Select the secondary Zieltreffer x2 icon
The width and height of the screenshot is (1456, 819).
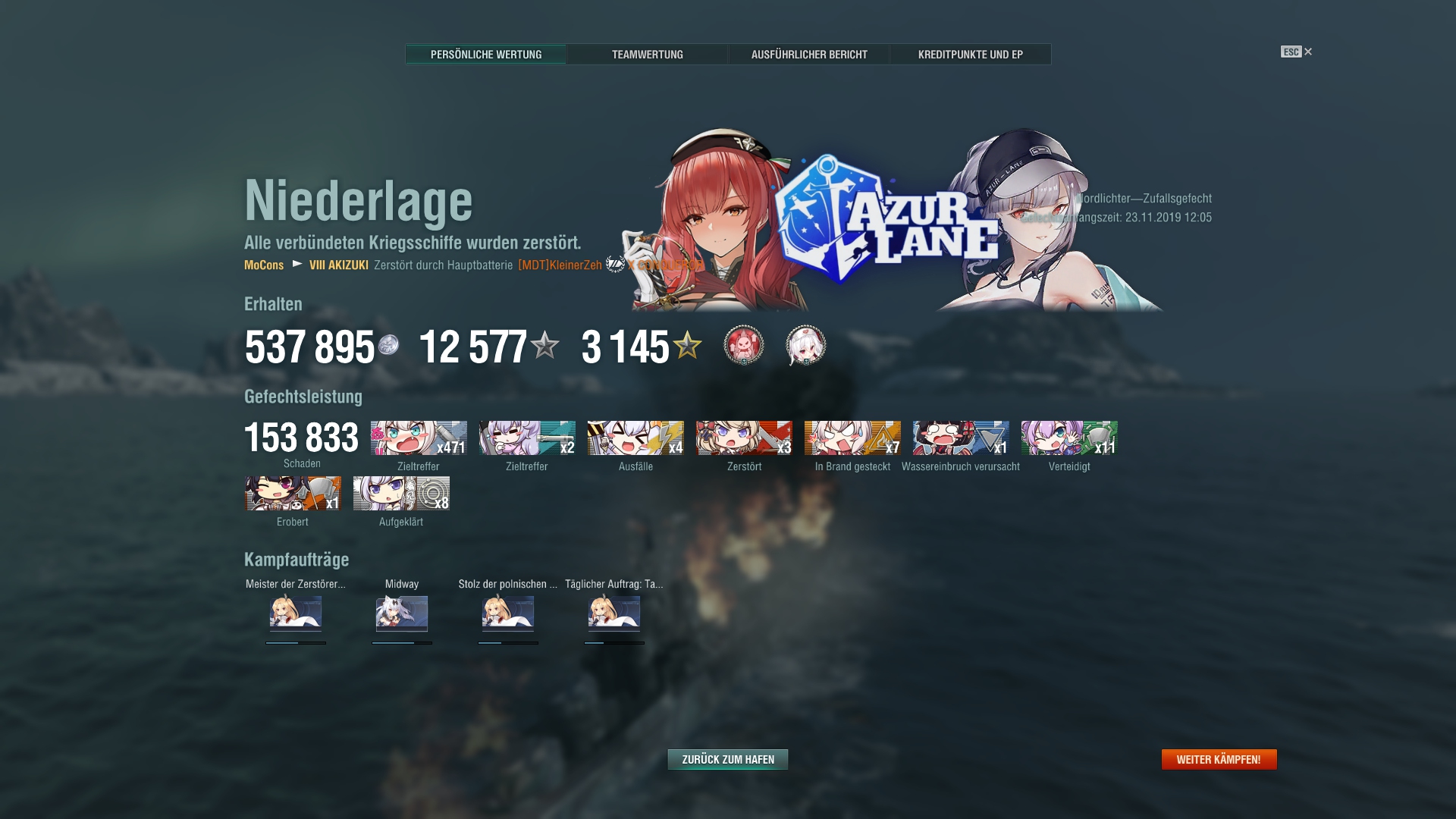[526, 439]
